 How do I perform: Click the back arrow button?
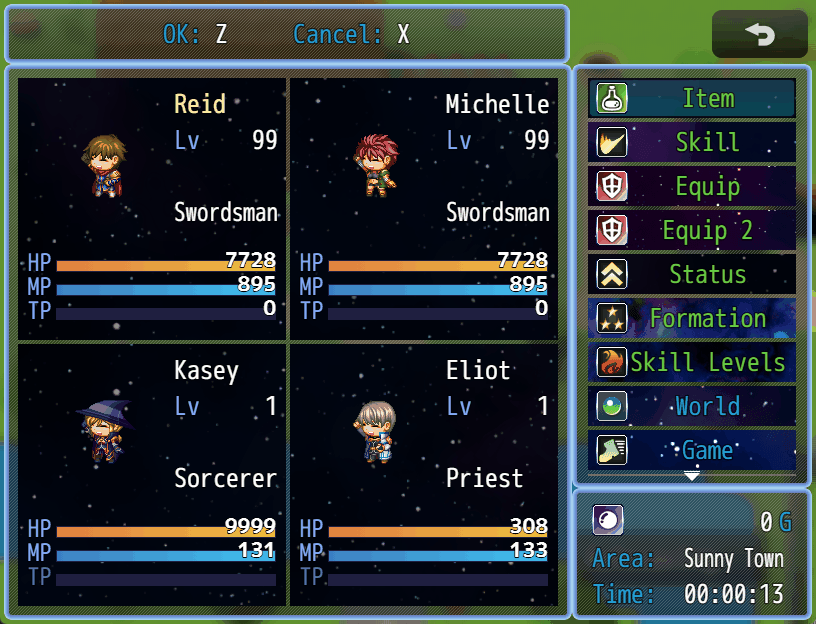tap(759, 35)
